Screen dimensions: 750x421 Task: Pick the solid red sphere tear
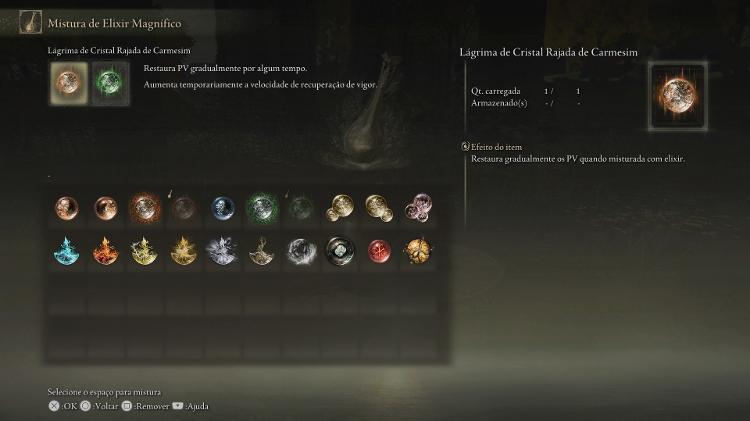pyautogui.click(x=379, y=251)
